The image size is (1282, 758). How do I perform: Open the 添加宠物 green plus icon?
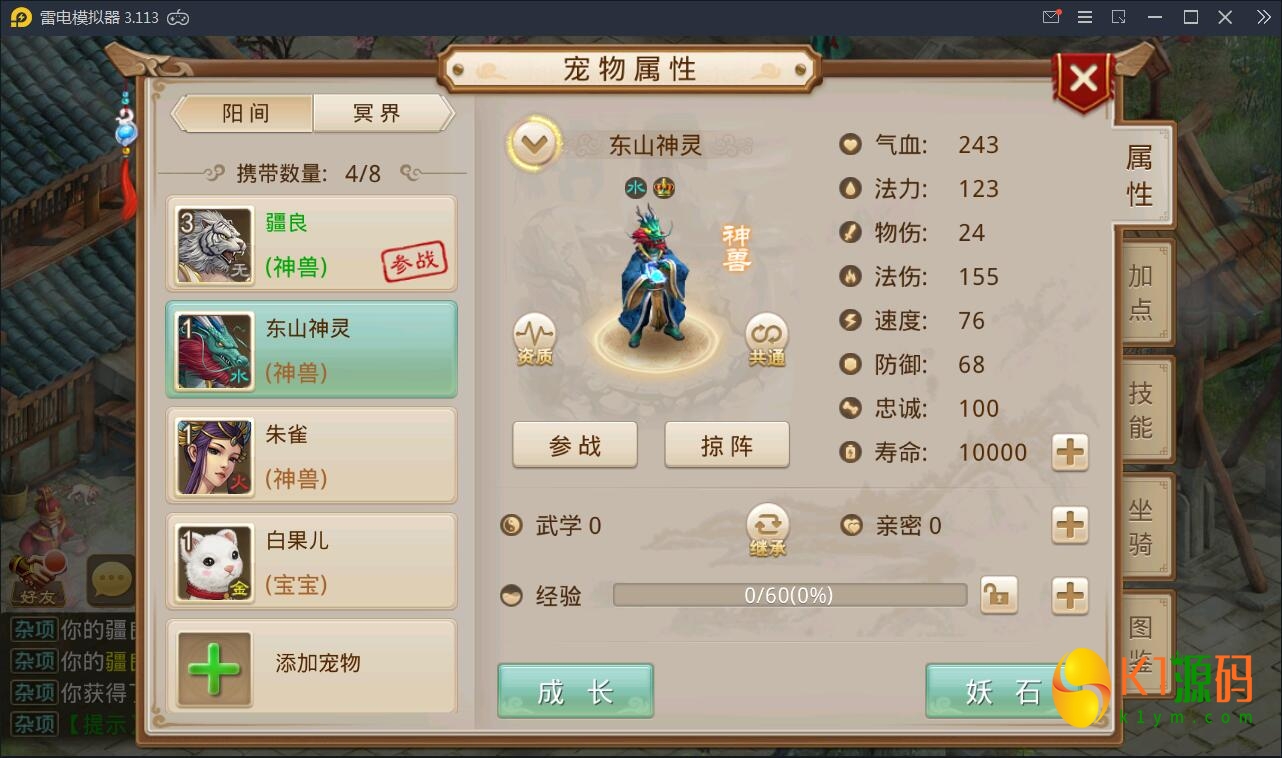(x=214, y=666)
